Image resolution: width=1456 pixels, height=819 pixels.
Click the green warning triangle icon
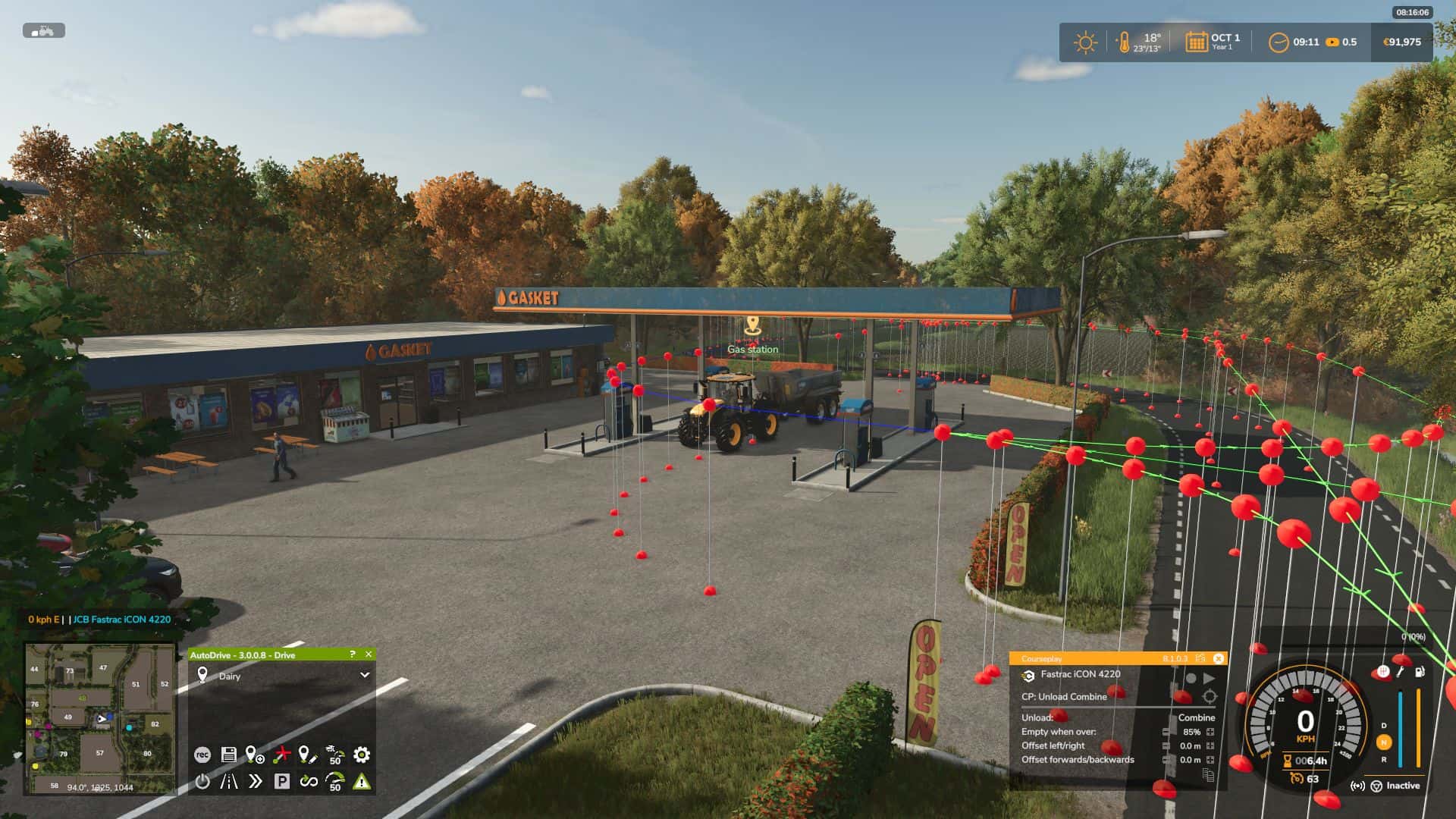[362, 781]
